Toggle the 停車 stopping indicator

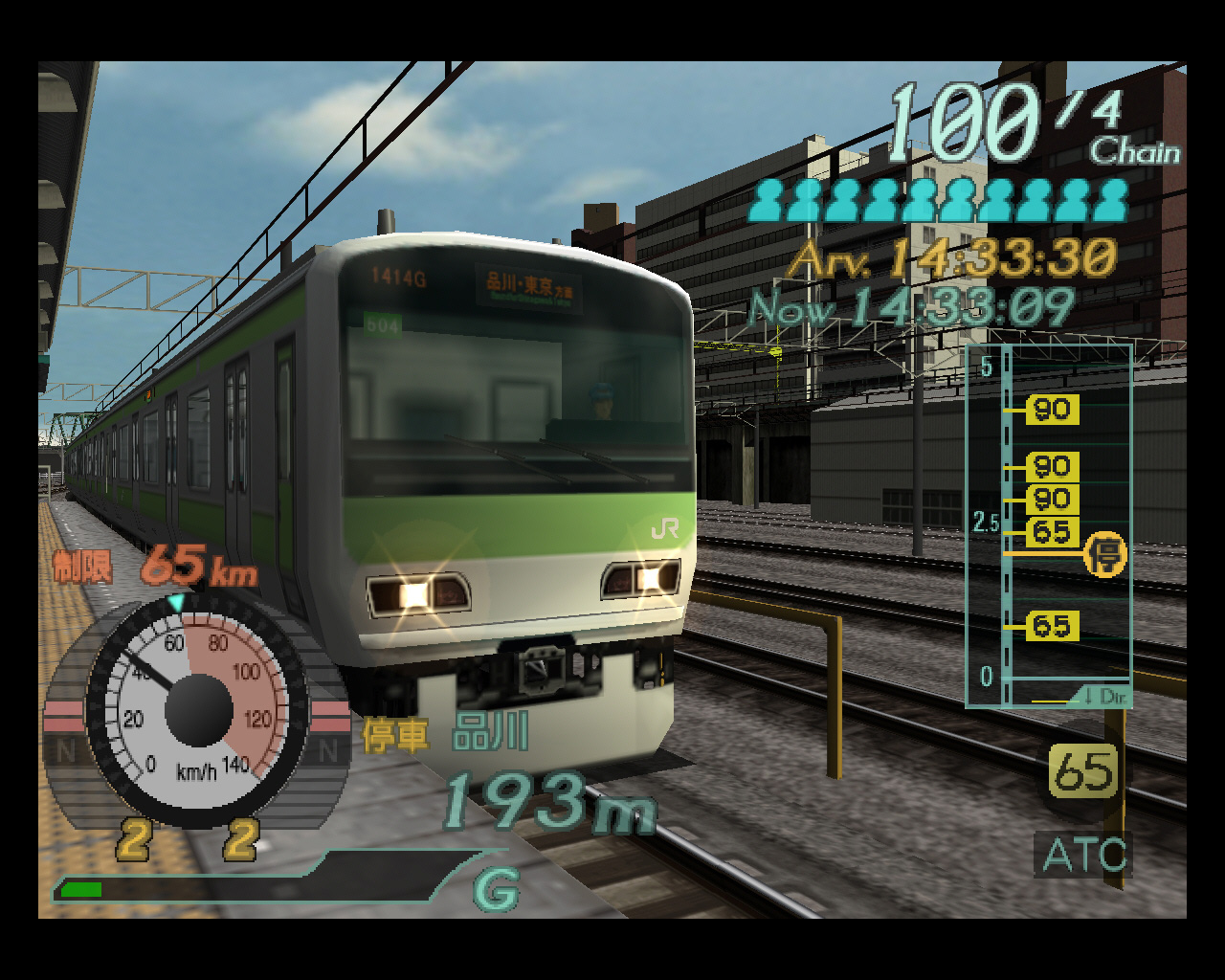click(x=396, y=736)
